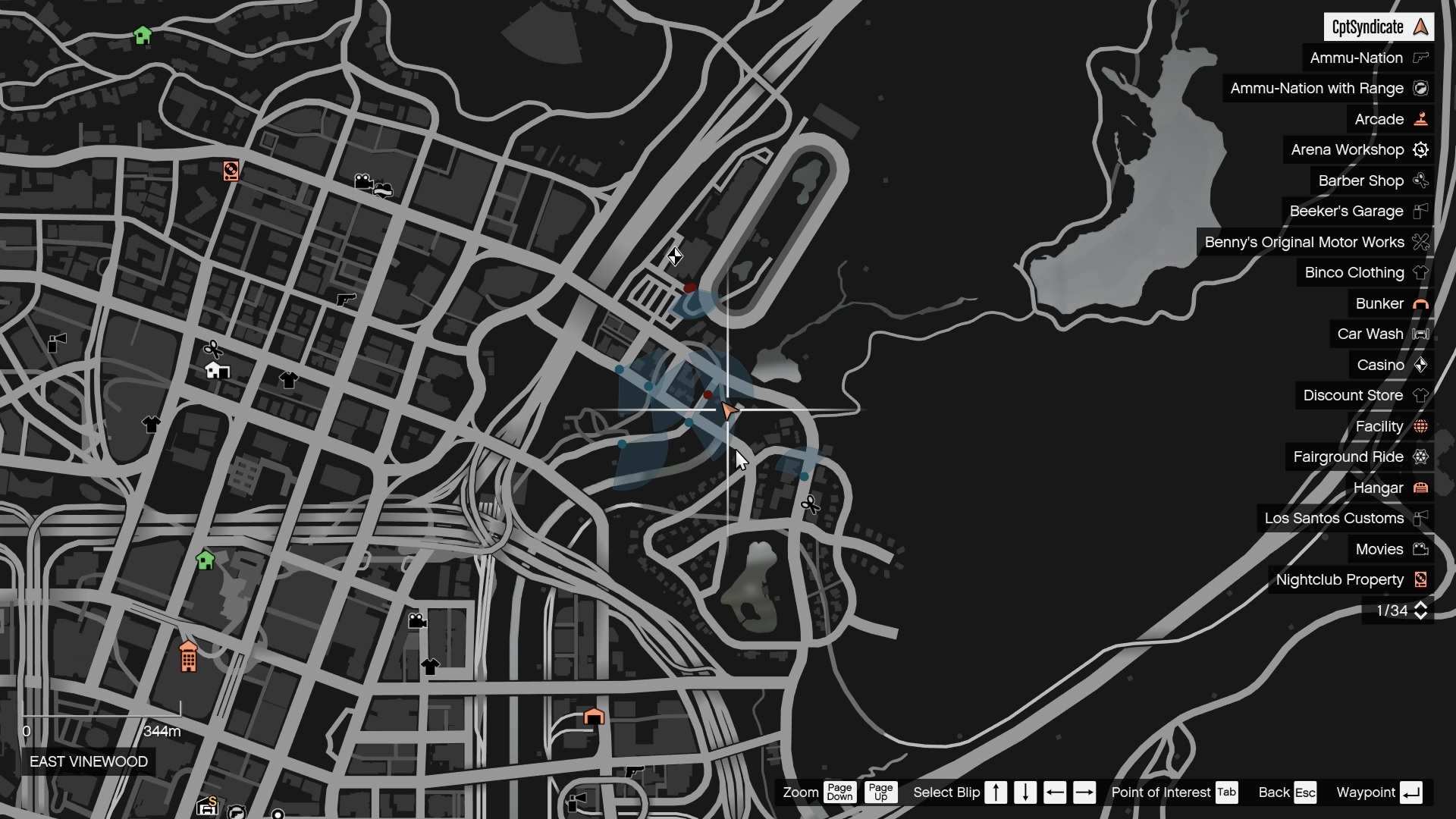Screen dimensions: 1456x819
Task: Toggle the Car Wash map filter
Action: 1421,334
